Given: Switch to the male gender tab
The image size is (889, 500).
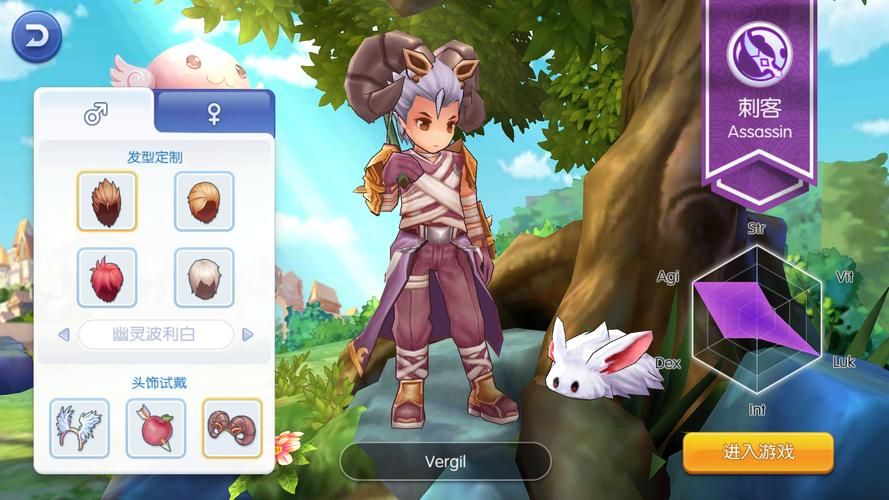Looking at the screenshot, I should (95, 114).
